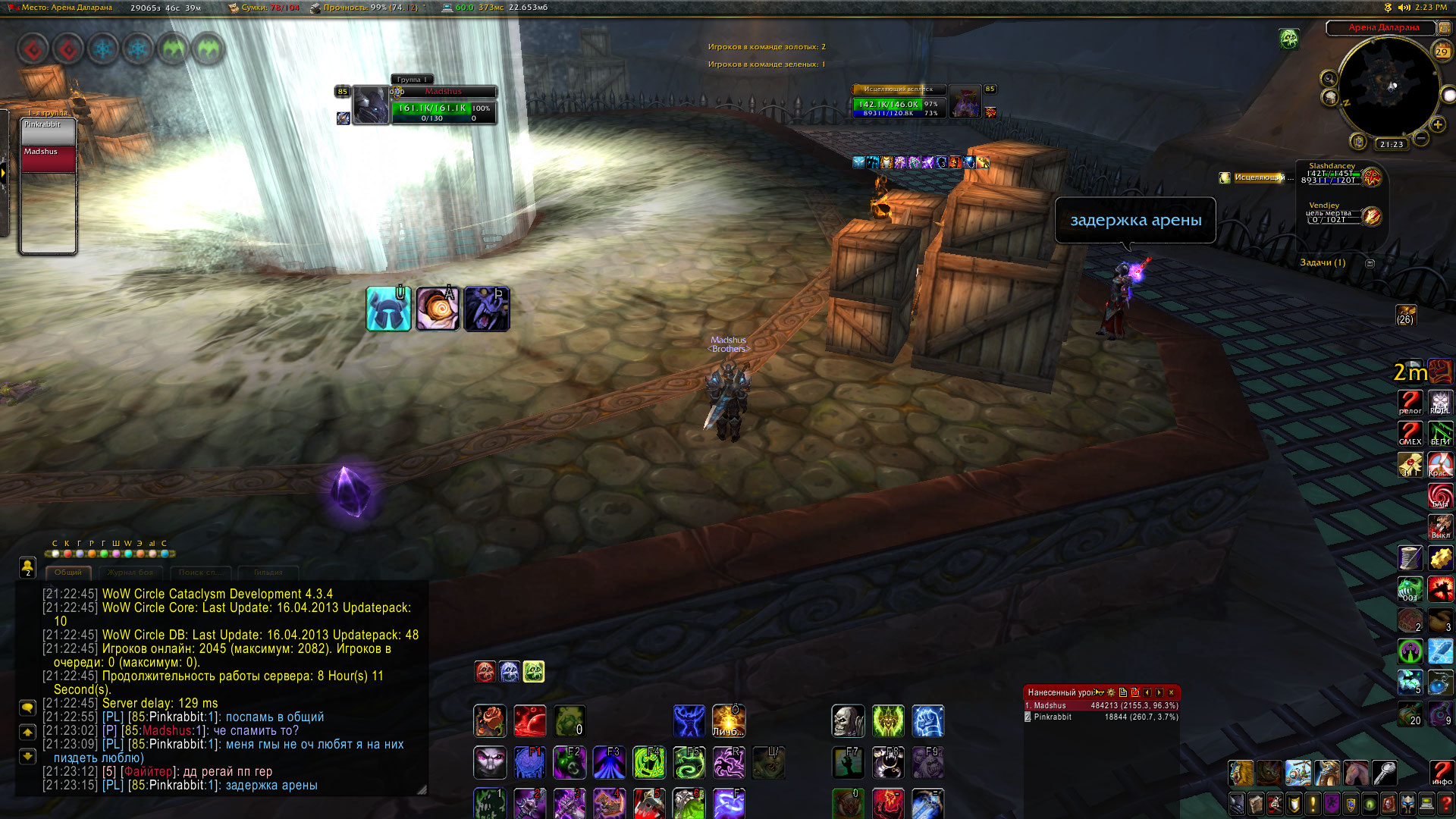
Task: Click the blue helmet cooldown icon
Action: click(388, 309)
